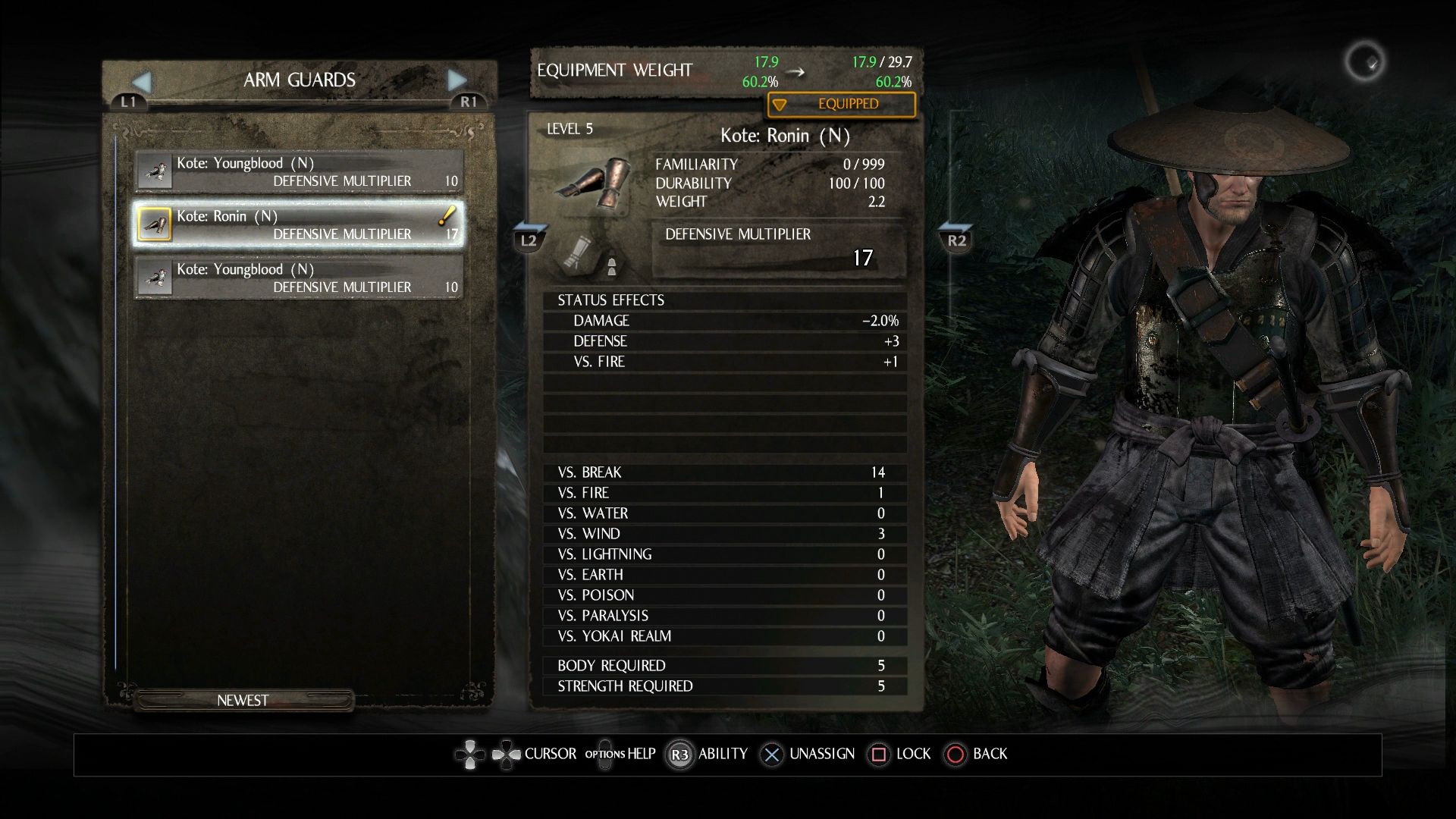Select the Kote: Ronin (N) row
The width and height of the screenshot is (1456, 819).
299,224
